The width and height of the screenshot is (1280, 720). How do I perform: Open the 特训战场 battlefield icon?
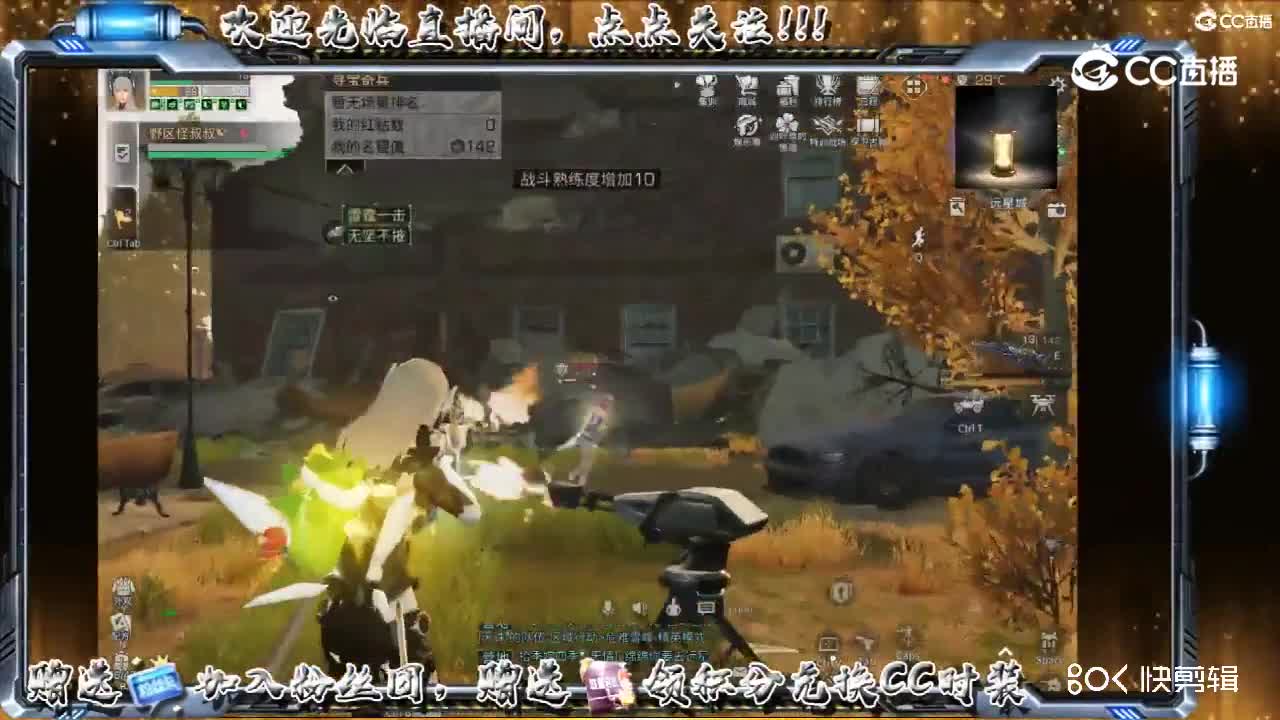tap(825, 125)
